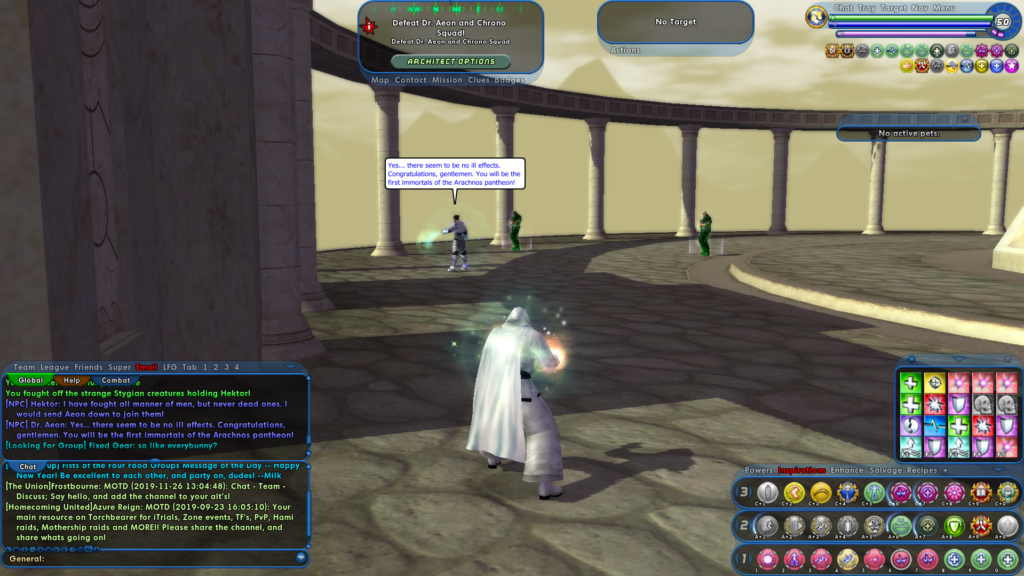The width and height of the screenshot is (1024, 576).
Task: Open the Architect Options button
Action: (x=450, y=61)
